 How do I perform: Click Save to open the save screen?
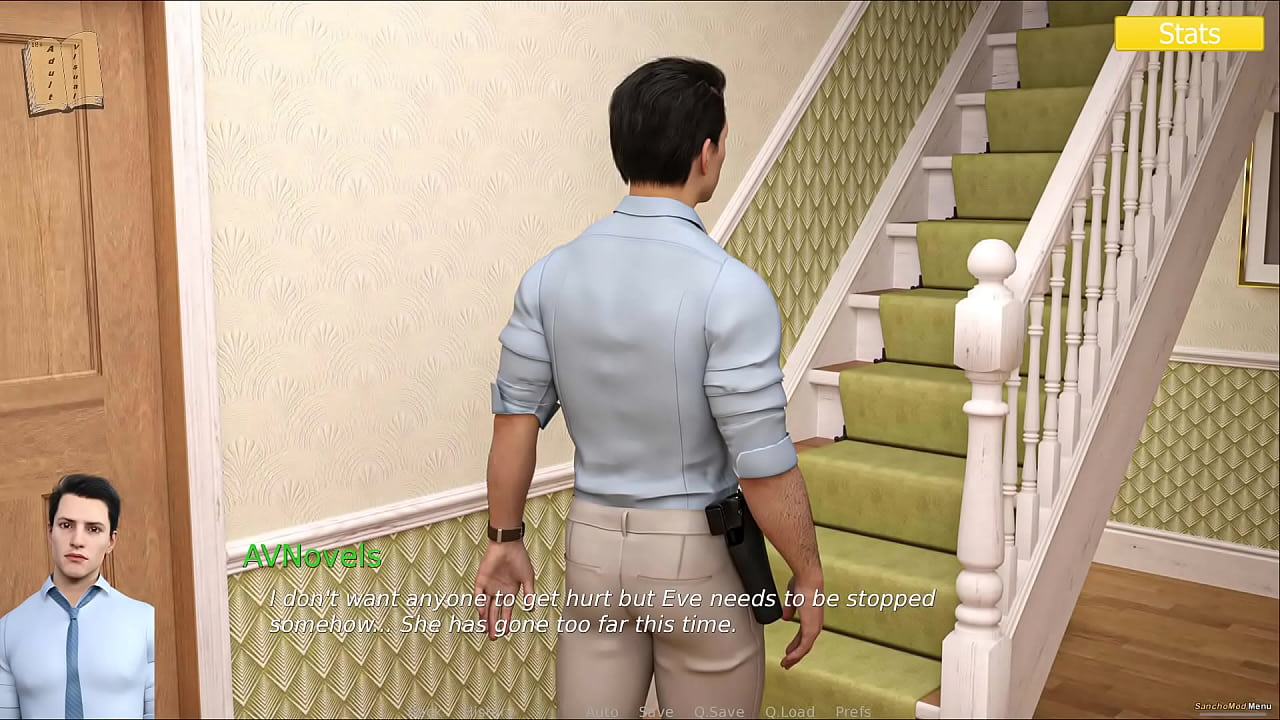point(656,712)
